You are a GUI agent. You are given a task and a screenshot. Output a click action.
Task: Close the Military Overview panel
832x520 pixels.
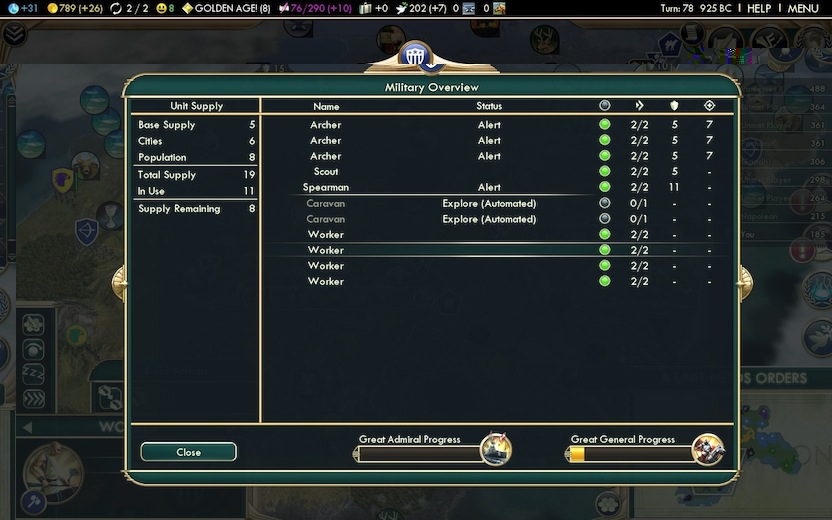point(189,452)
